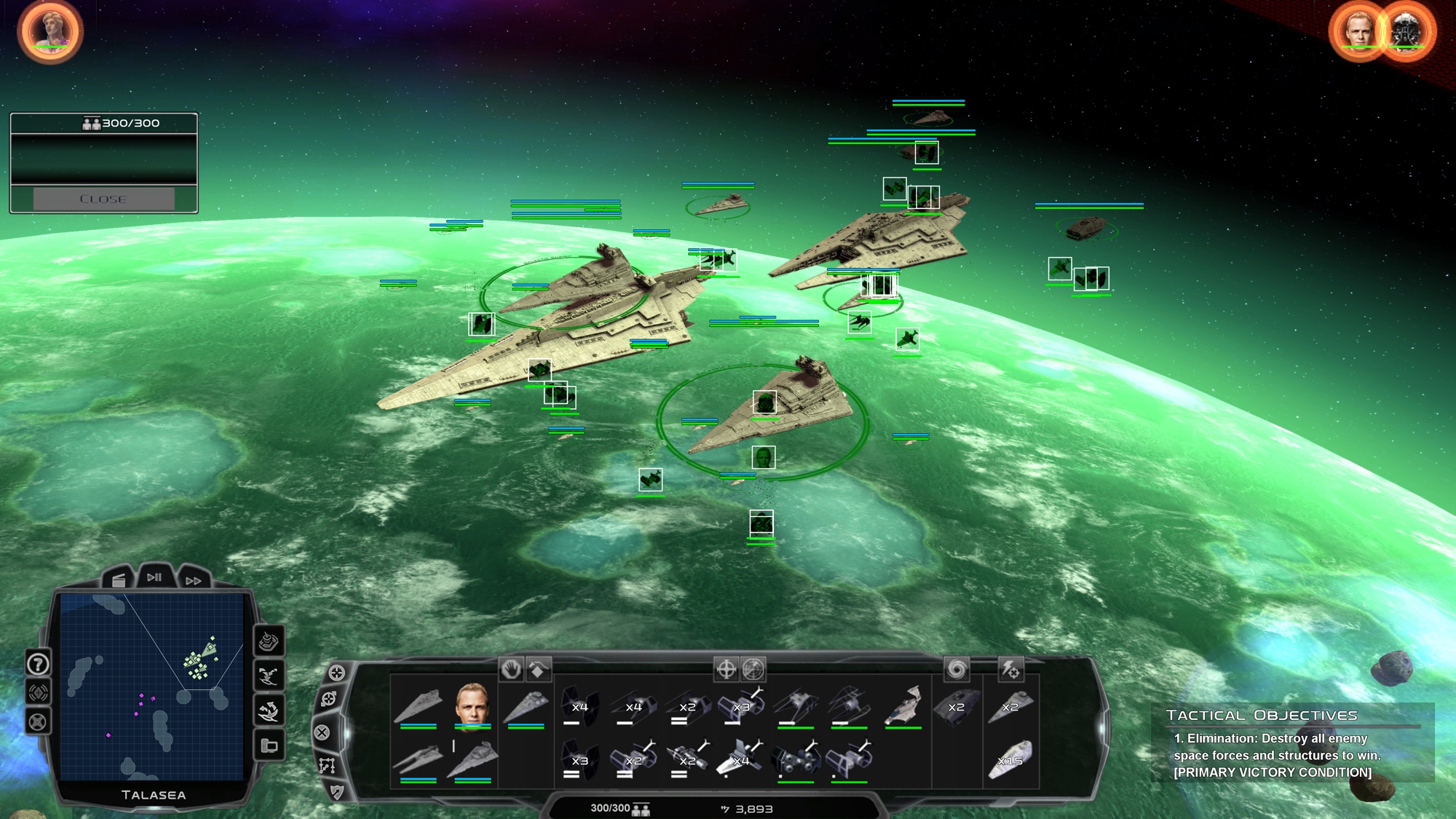Viewport: 1456px width, 819px height.
Task: Activate the crosshair attack command button
Action: pyautogui.click(x=726, y=669)
